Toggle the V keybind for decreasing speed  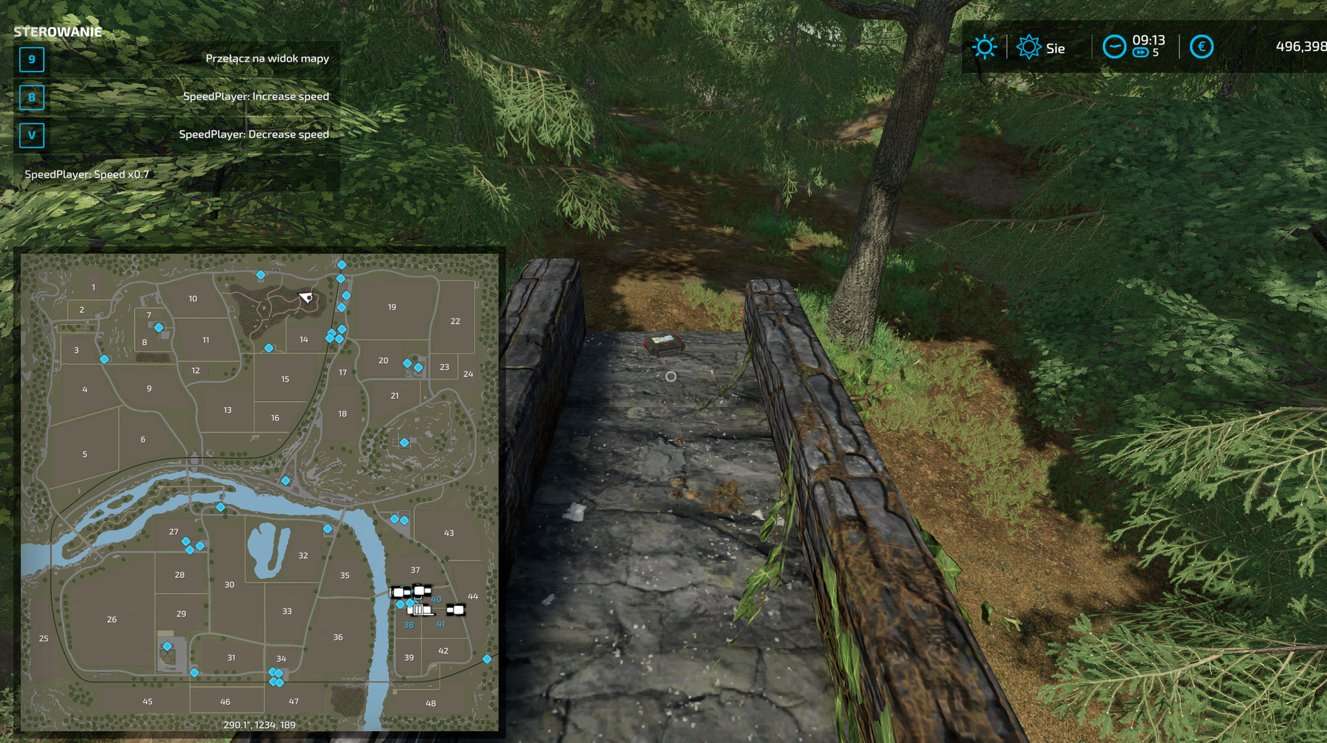pos(31,134)
